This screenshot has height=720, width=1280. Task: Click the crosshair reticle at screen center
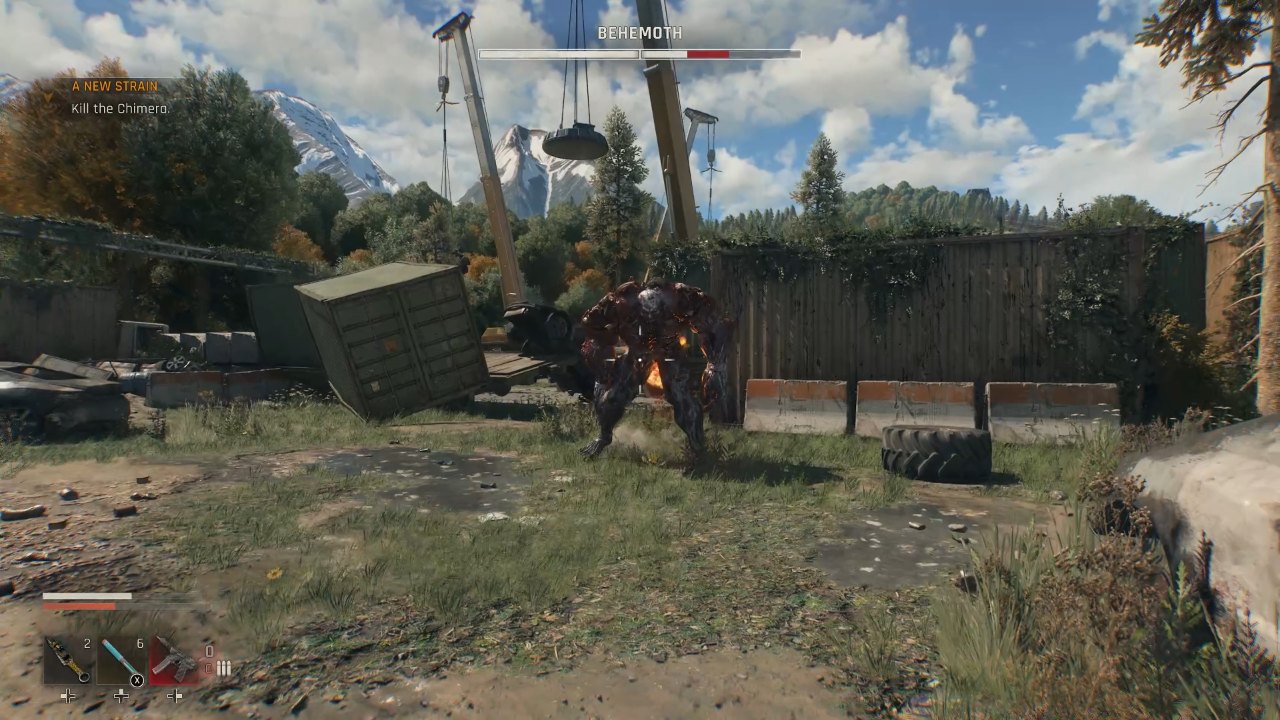click(640, 360)
